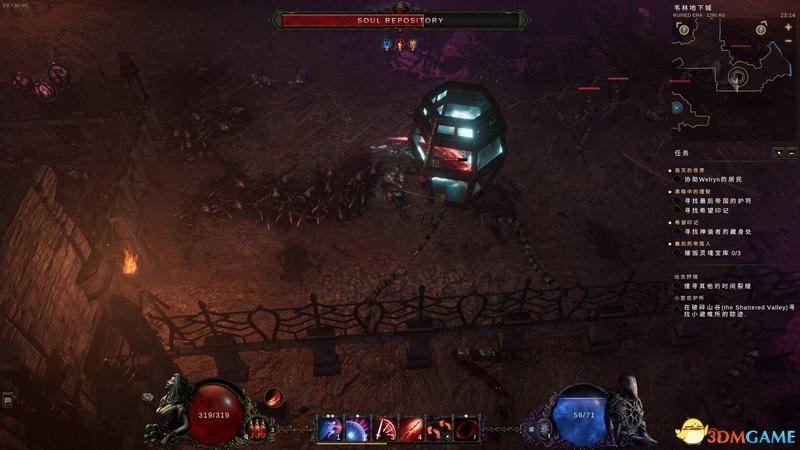Open the quest tracker dropdown arrow
This screenshot has height=450, width=800.
pyautogui.click(x=778, y=153)
